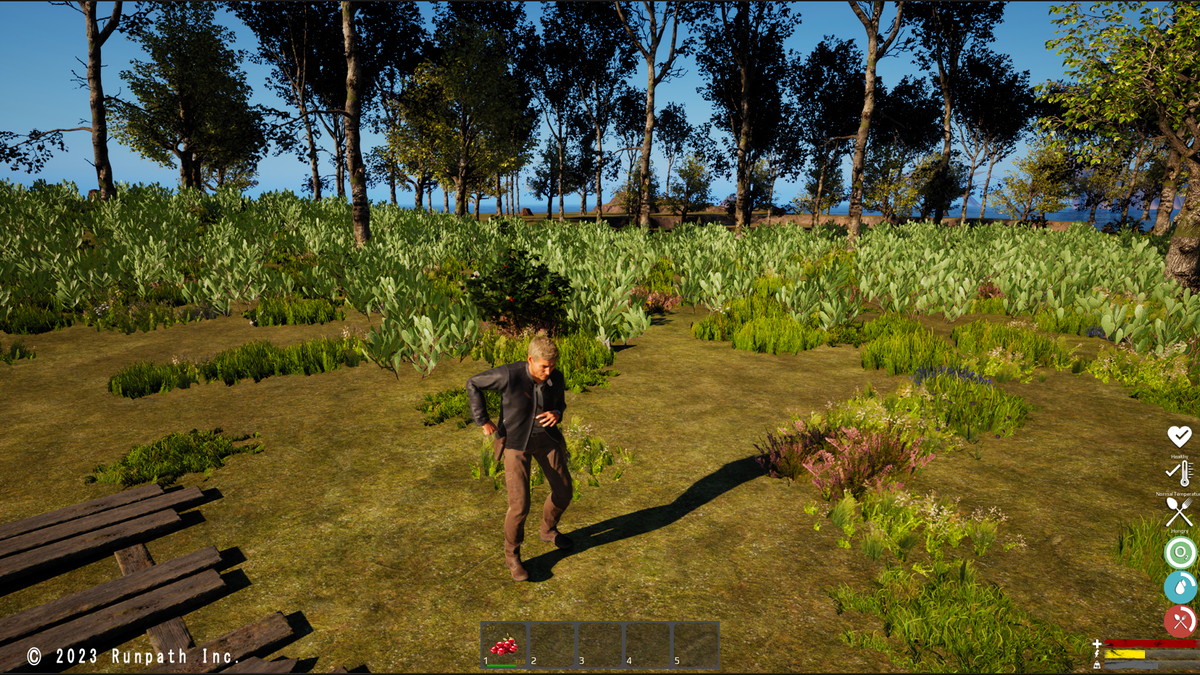Activate hotbar slot number 5
The width and height of the screenshot is (1200, 675).
695,645
